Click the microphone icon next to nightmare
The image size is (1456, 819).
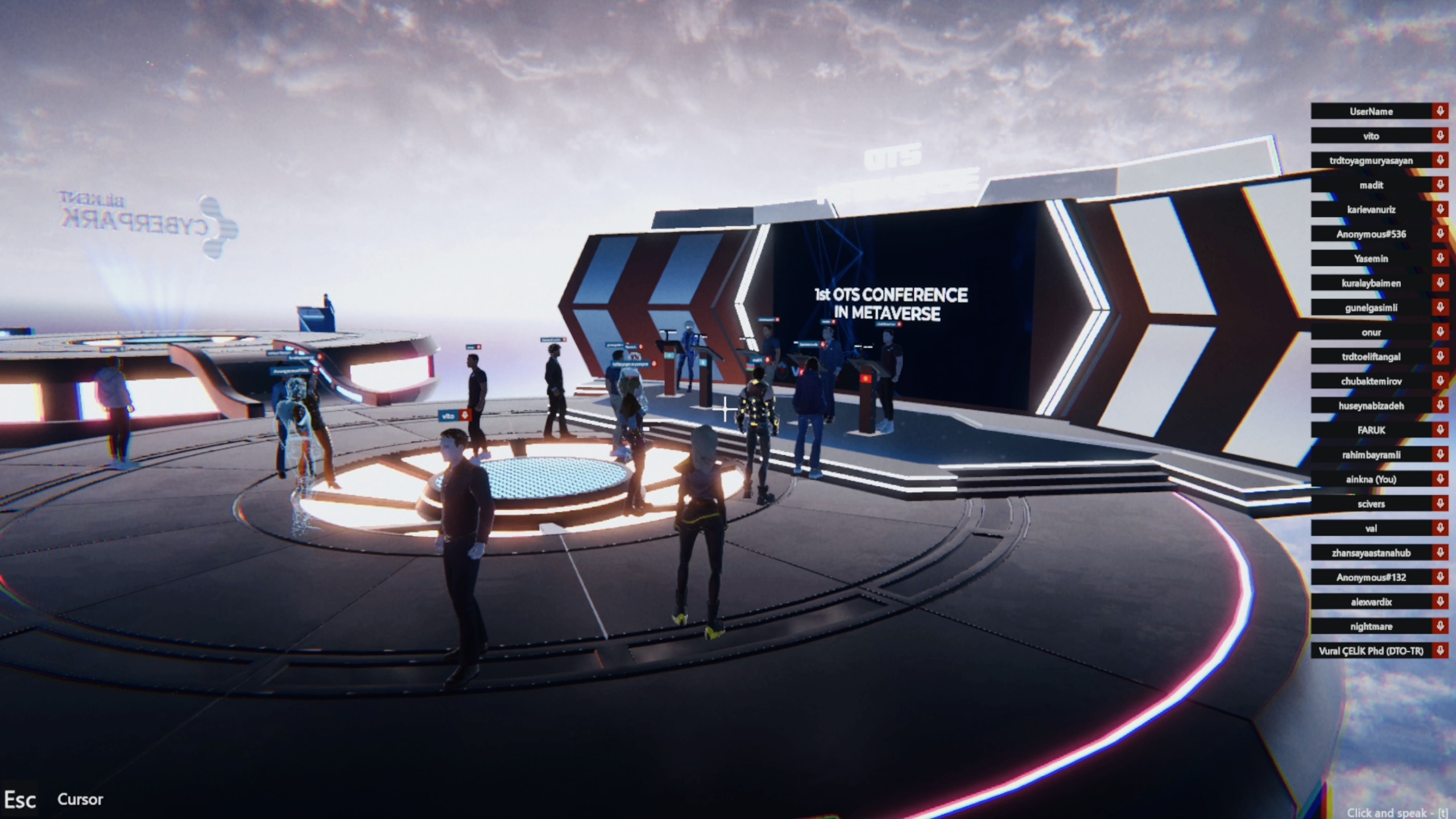point(1440,626)
